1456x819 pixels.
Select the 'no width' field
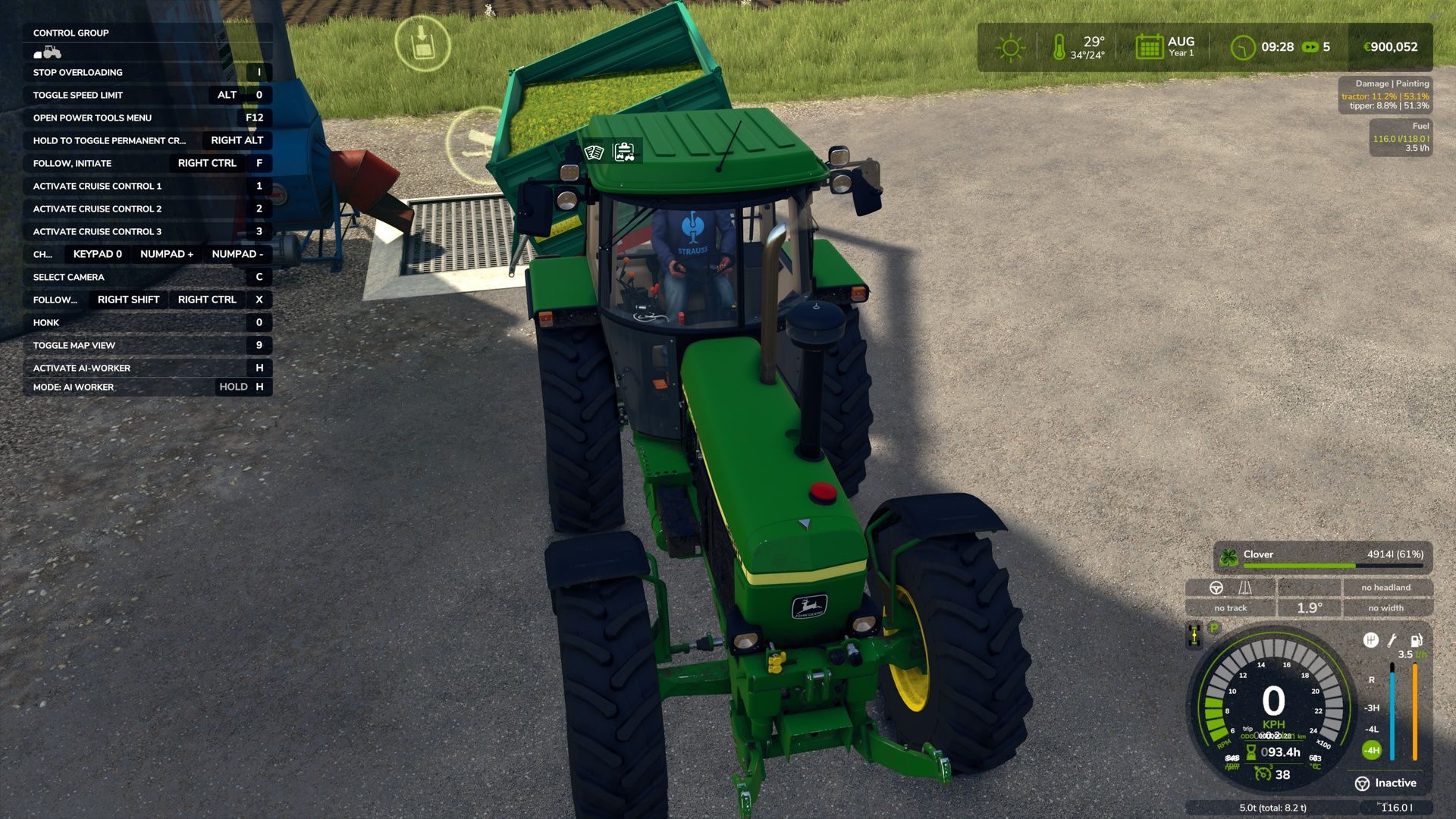point(1385,608)
